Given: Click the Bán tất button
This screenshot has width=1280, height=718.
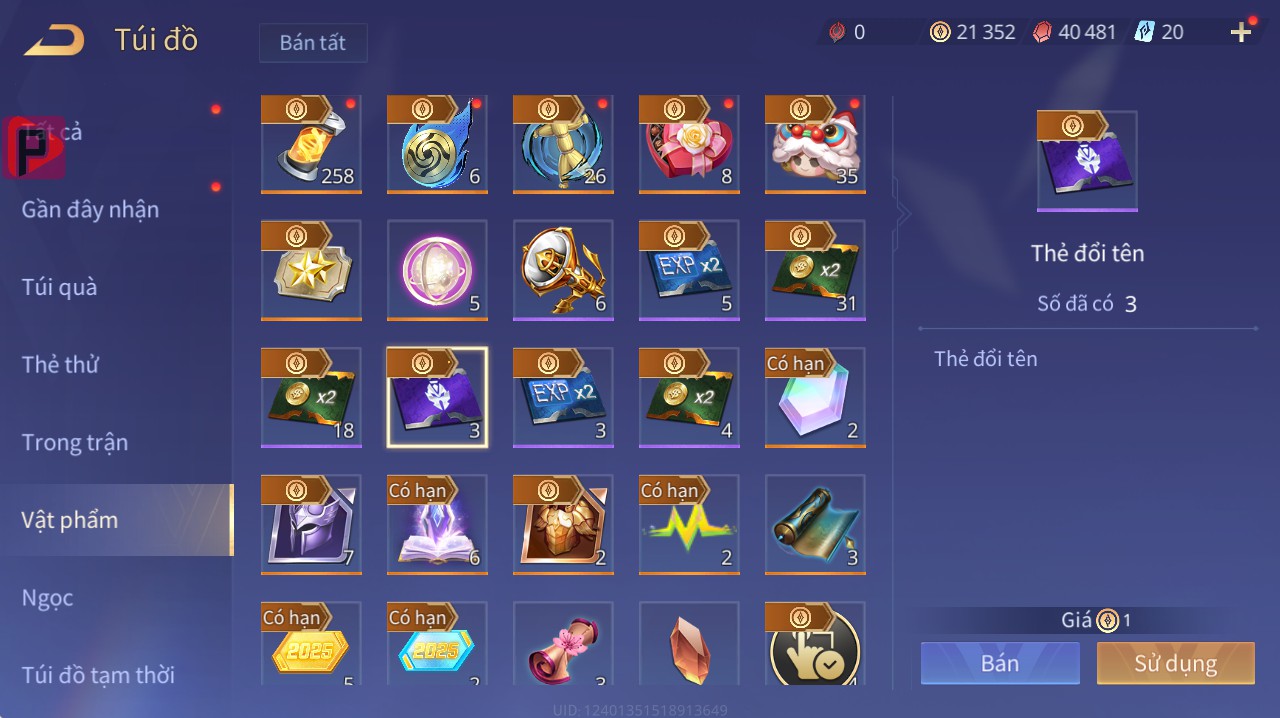Looking at the screenshot, I should tap(313, 43).
